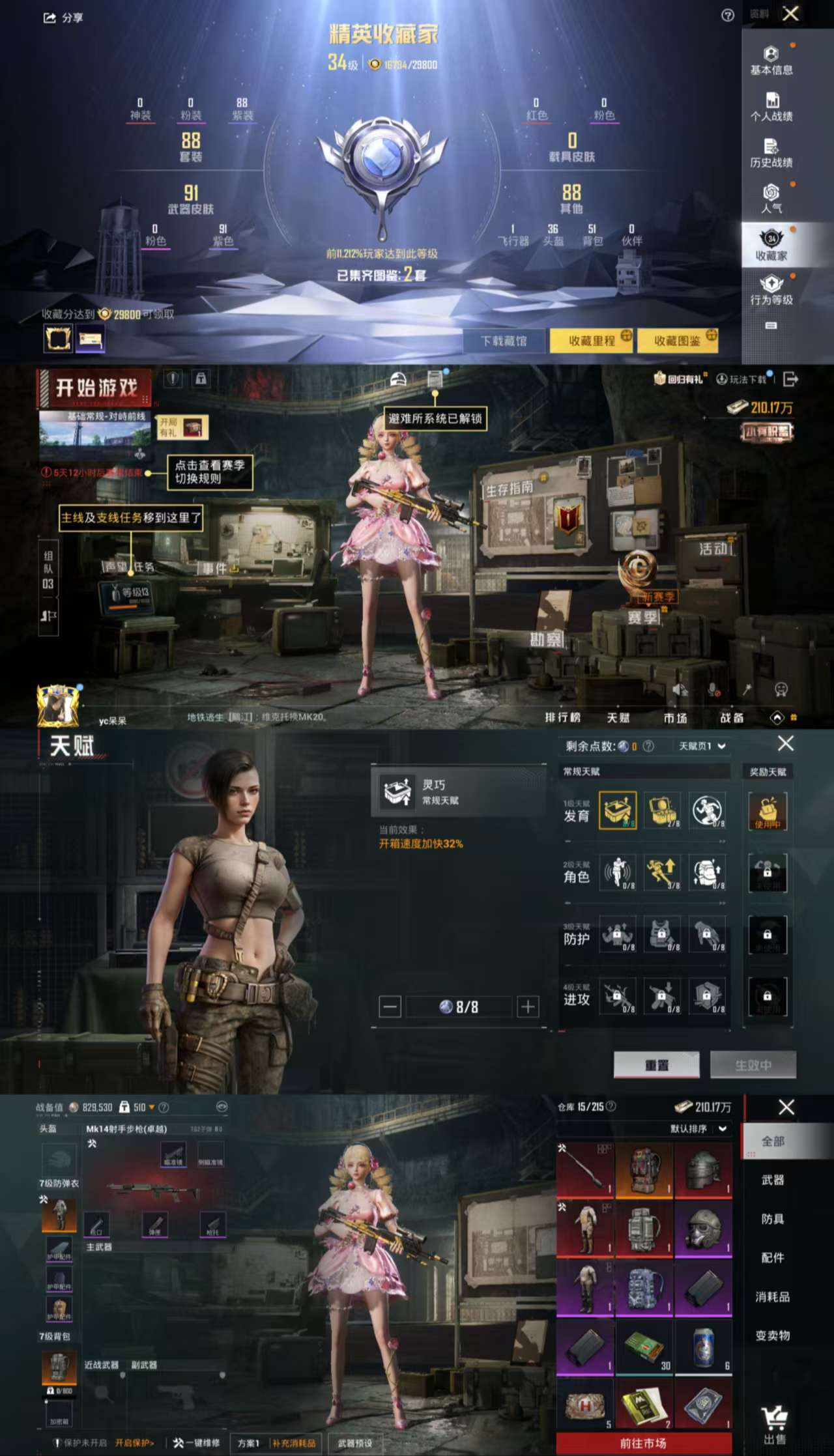The width and height of the screenshot is (834, 1456).
Task: Enable 开启保护 gear protection
Action: pos(135,1442)
